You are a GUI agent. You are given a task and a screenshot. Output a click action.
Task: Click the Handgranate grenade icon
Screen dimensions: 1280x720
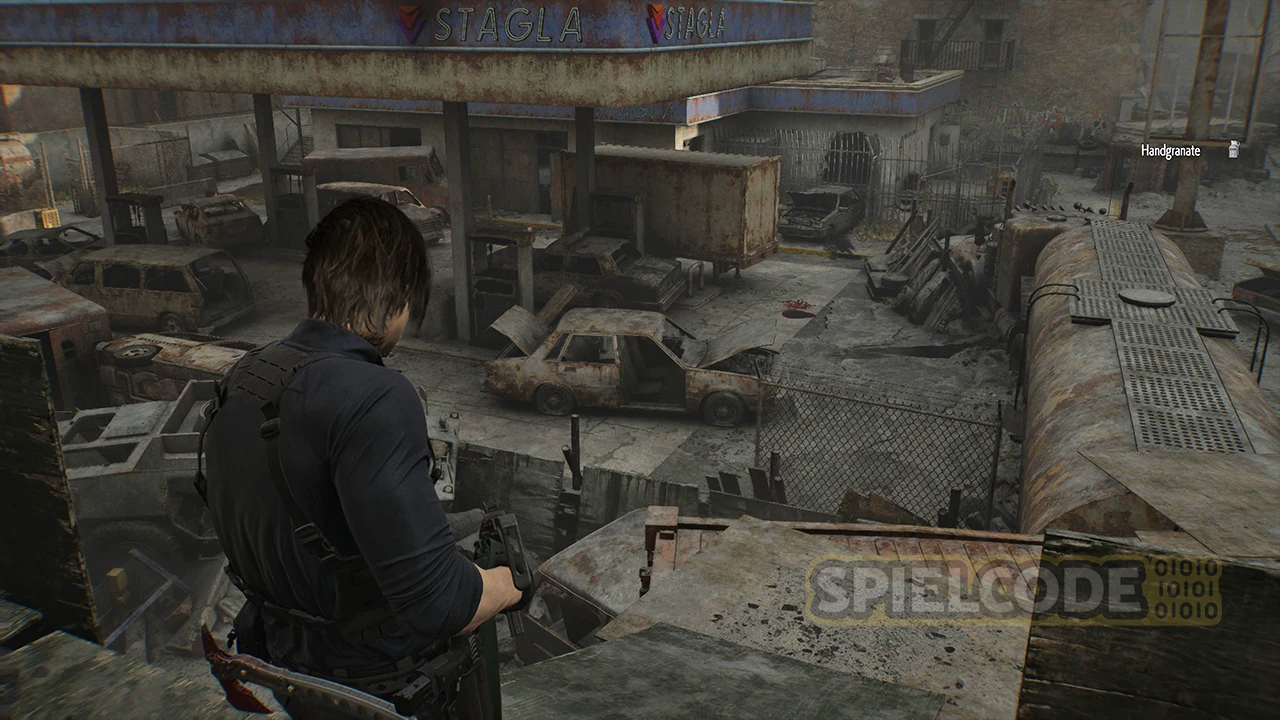pyautogui.click(x=1234, y=150)
